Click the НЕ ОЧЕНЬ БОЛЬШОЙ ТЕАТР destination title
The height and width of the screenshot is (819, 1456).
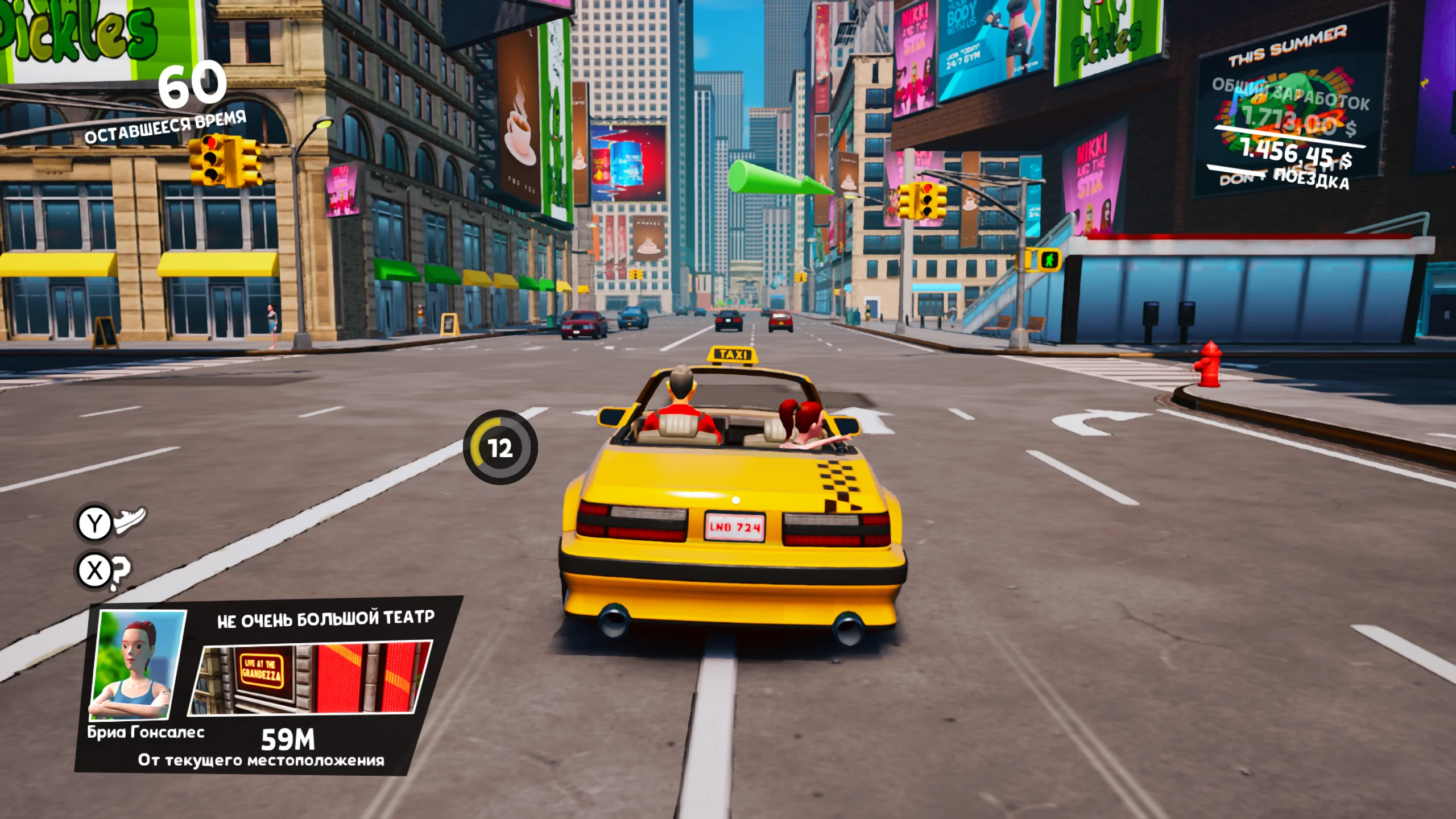[x=325, y=619]
